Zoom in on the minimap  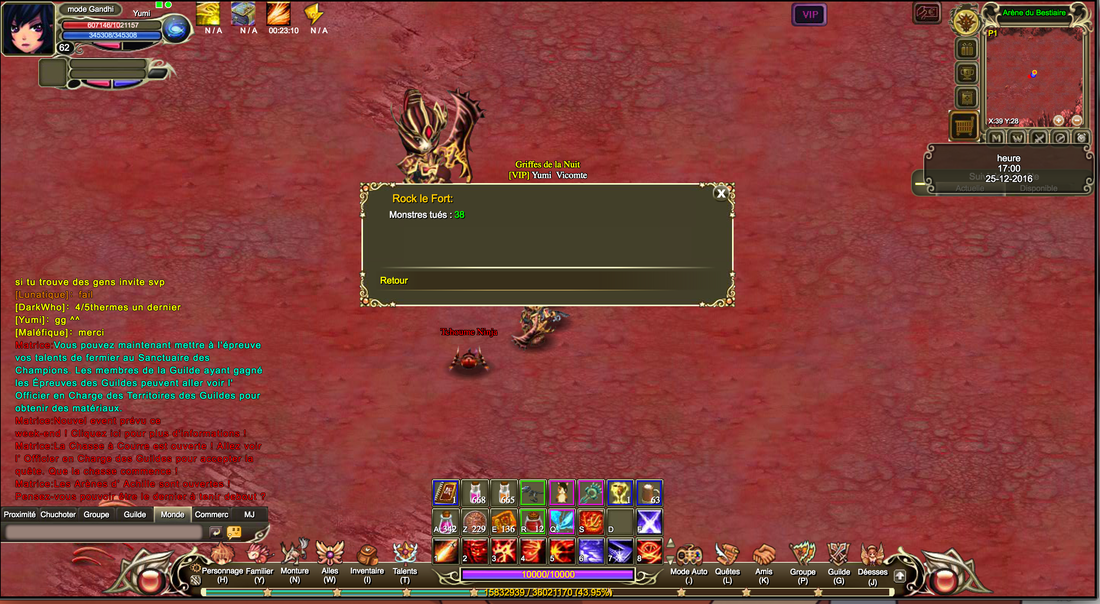[x=1059, y=120]
